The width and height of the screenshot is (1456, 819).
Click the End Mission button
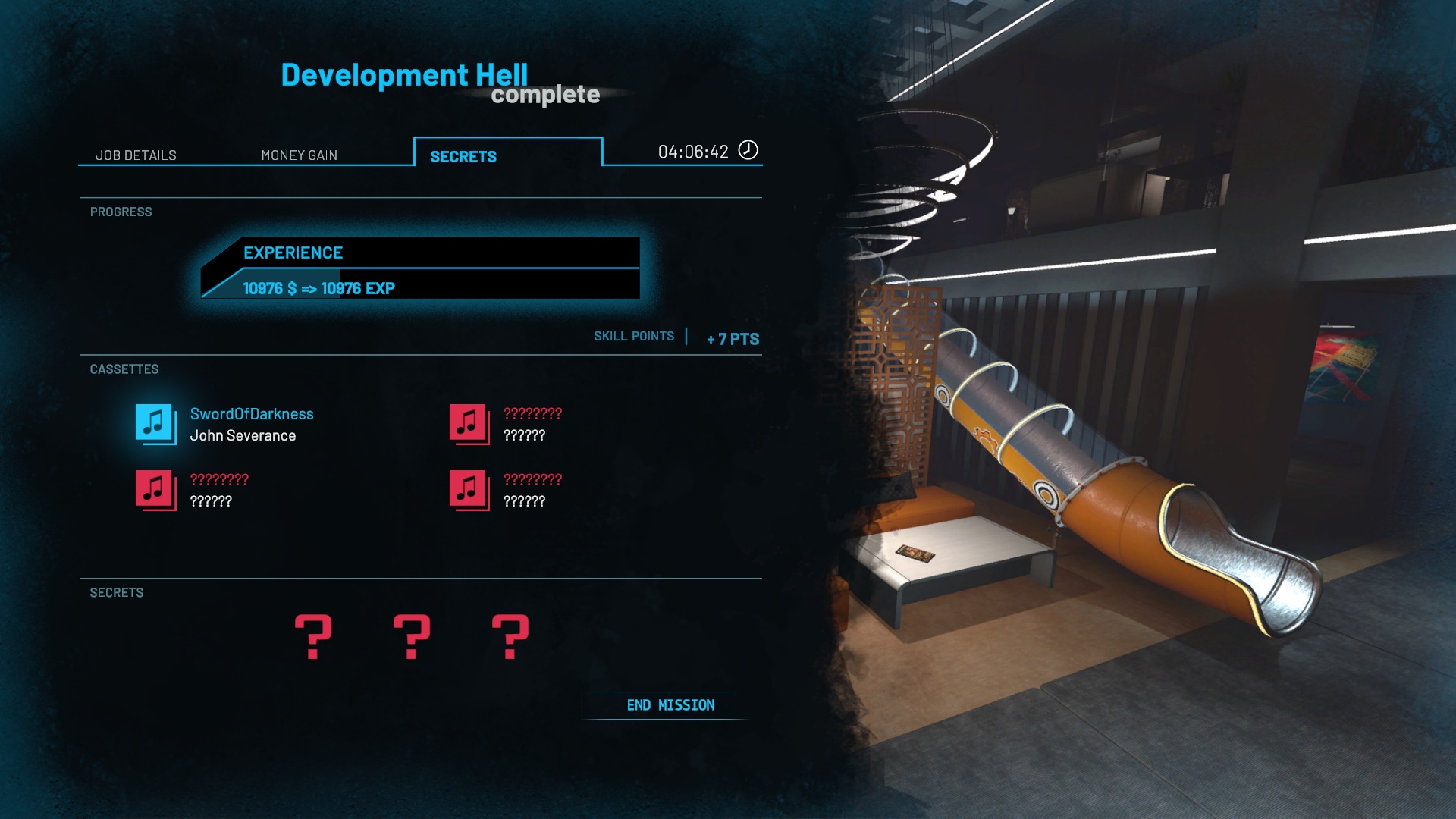click(670, 705)
